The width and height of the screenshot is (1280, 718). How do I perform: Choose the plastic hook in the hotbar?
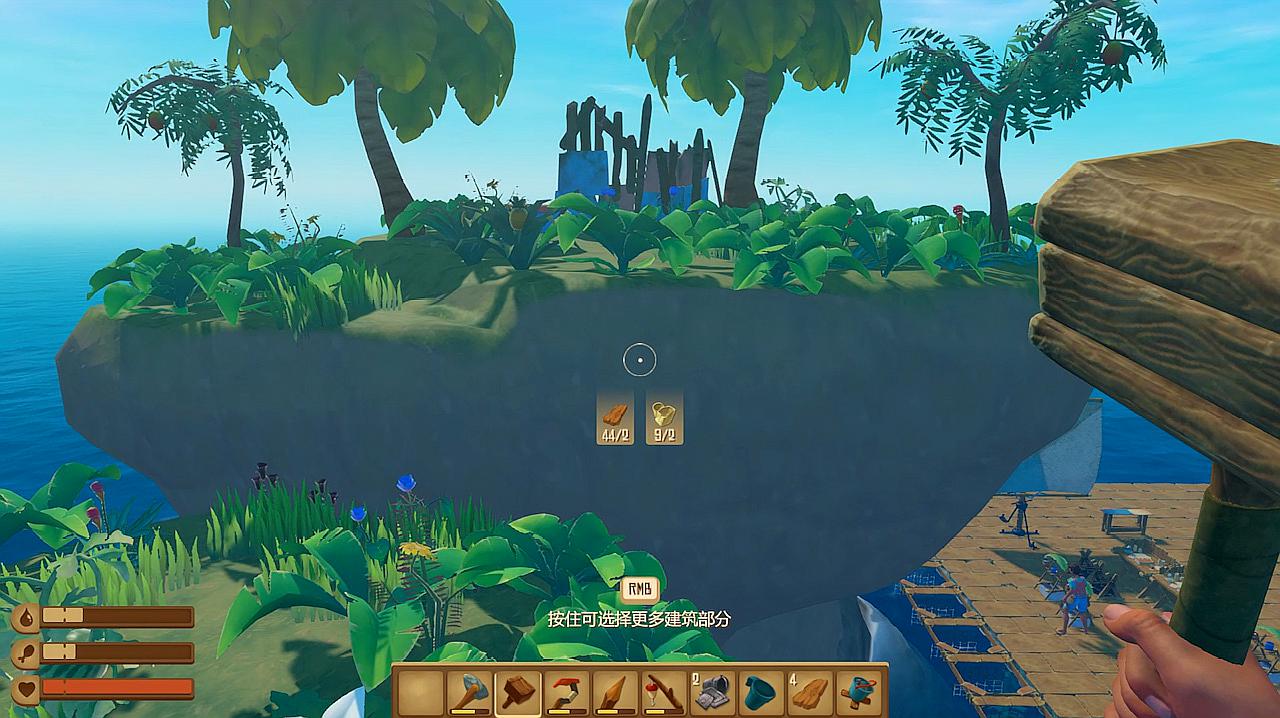tap(566, 692)
